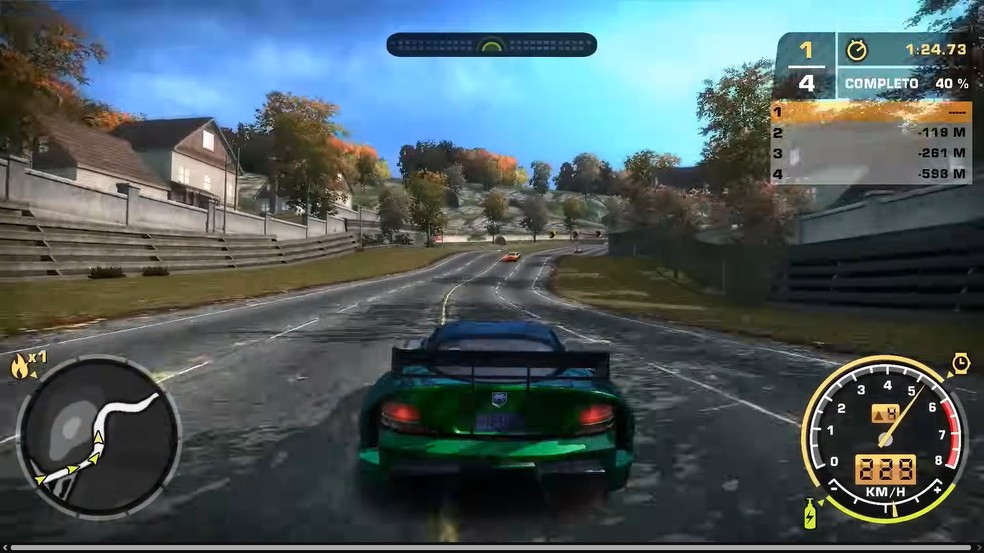Select the highlighted first place leaderboard row
This screenshot has width=984, height=553.
[x=871, y=111]
